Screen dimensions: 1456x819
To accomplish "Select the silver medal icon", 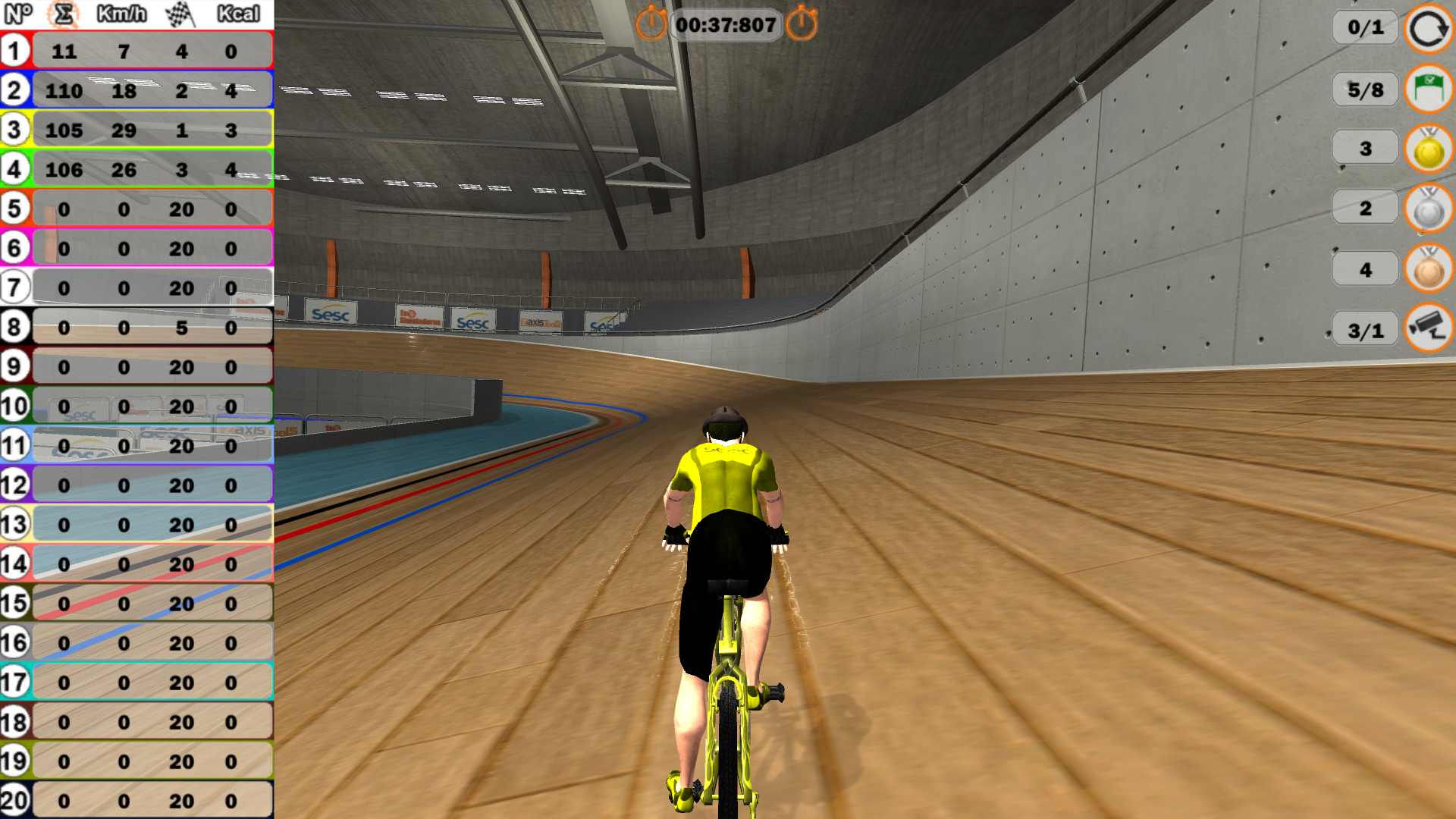I will point(1427,208).
